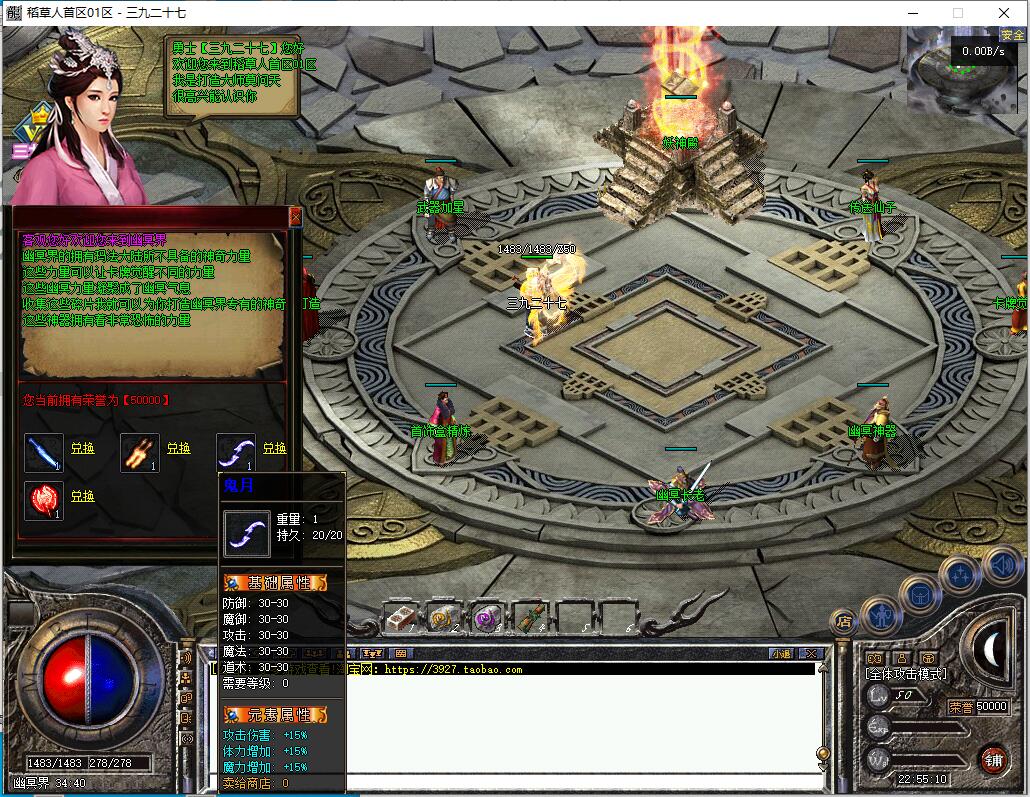
Task: Click 兑换 beside the flaming trident
Action: click(x=178, y=449)
